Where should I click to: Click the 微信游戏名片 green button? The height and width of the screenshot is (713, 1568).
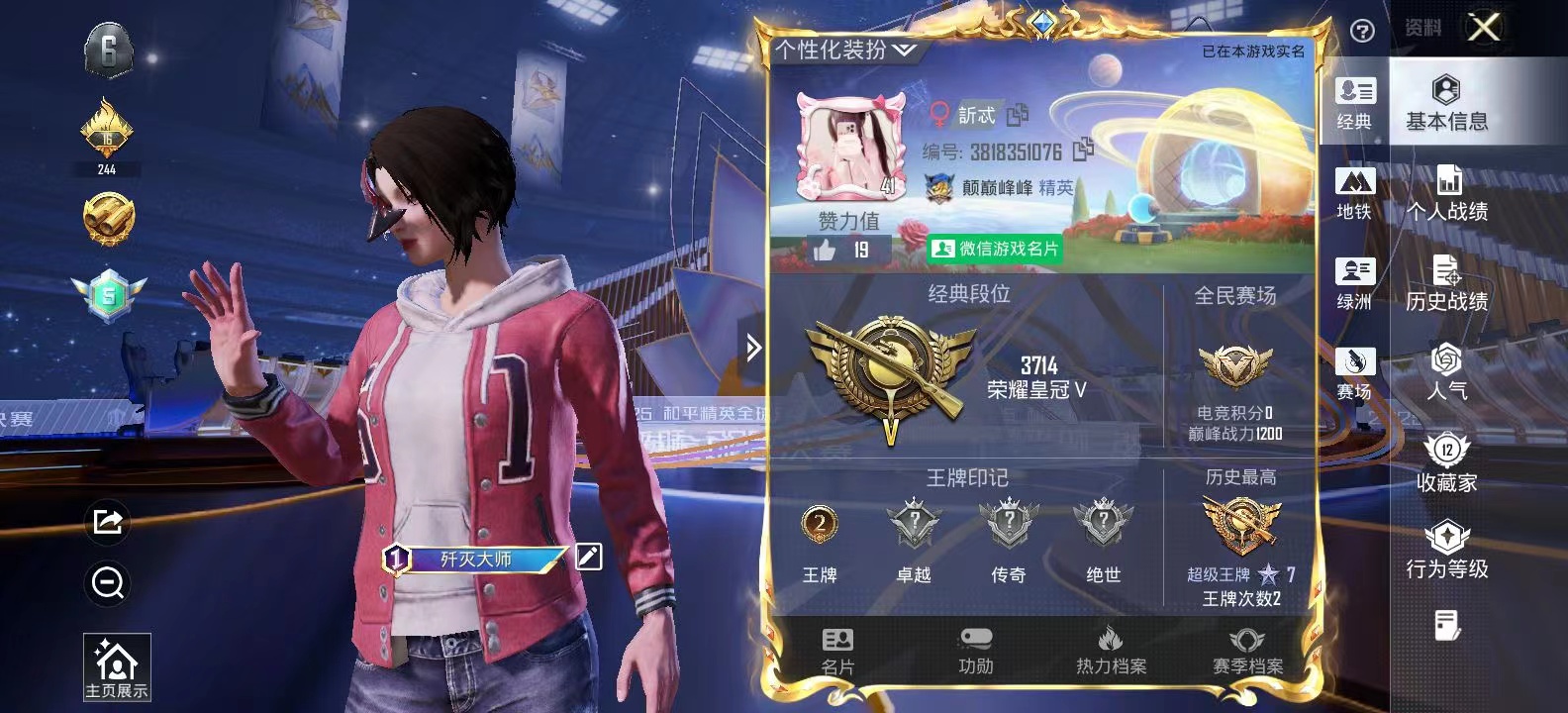995,248
